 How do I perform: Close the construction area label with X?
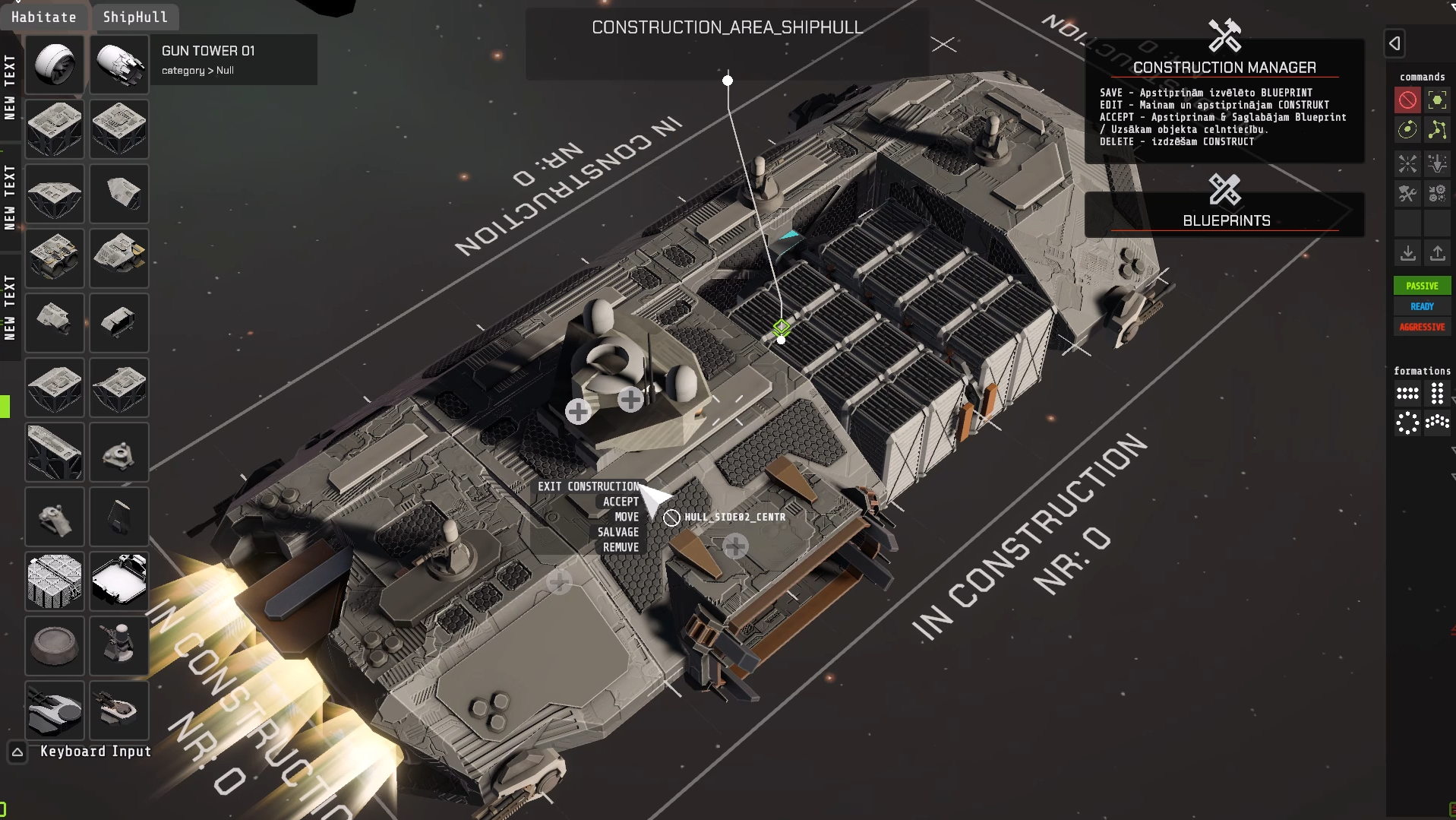click(x=943, y=45)
